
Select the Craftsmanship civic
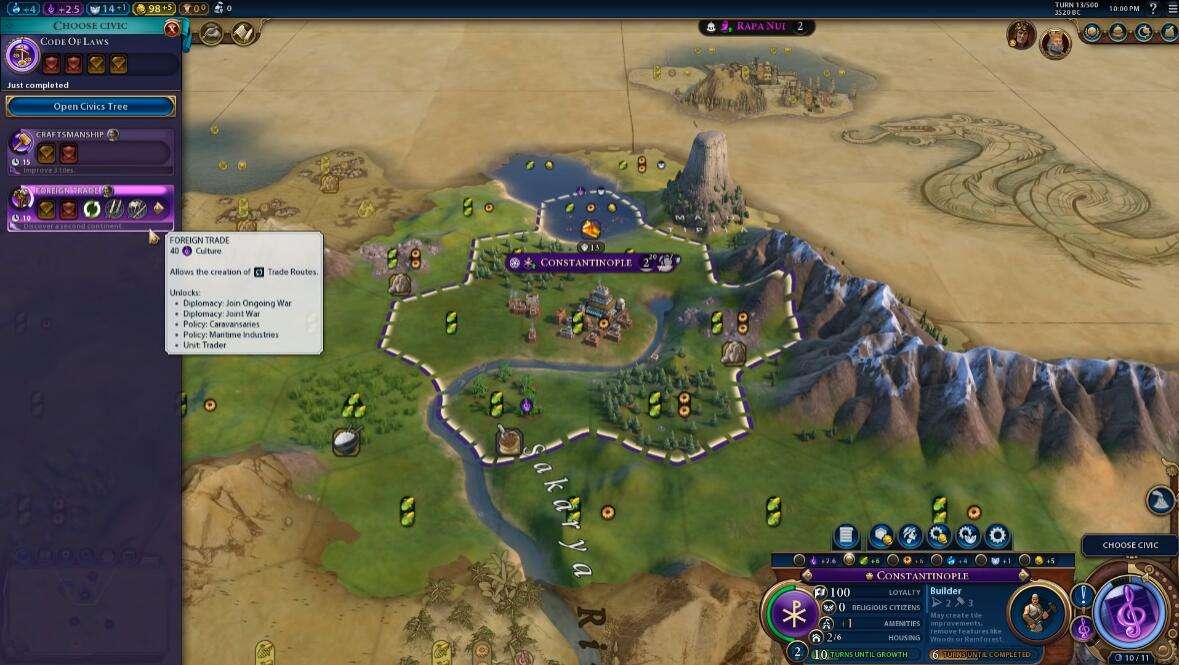[x=91, y=148]
